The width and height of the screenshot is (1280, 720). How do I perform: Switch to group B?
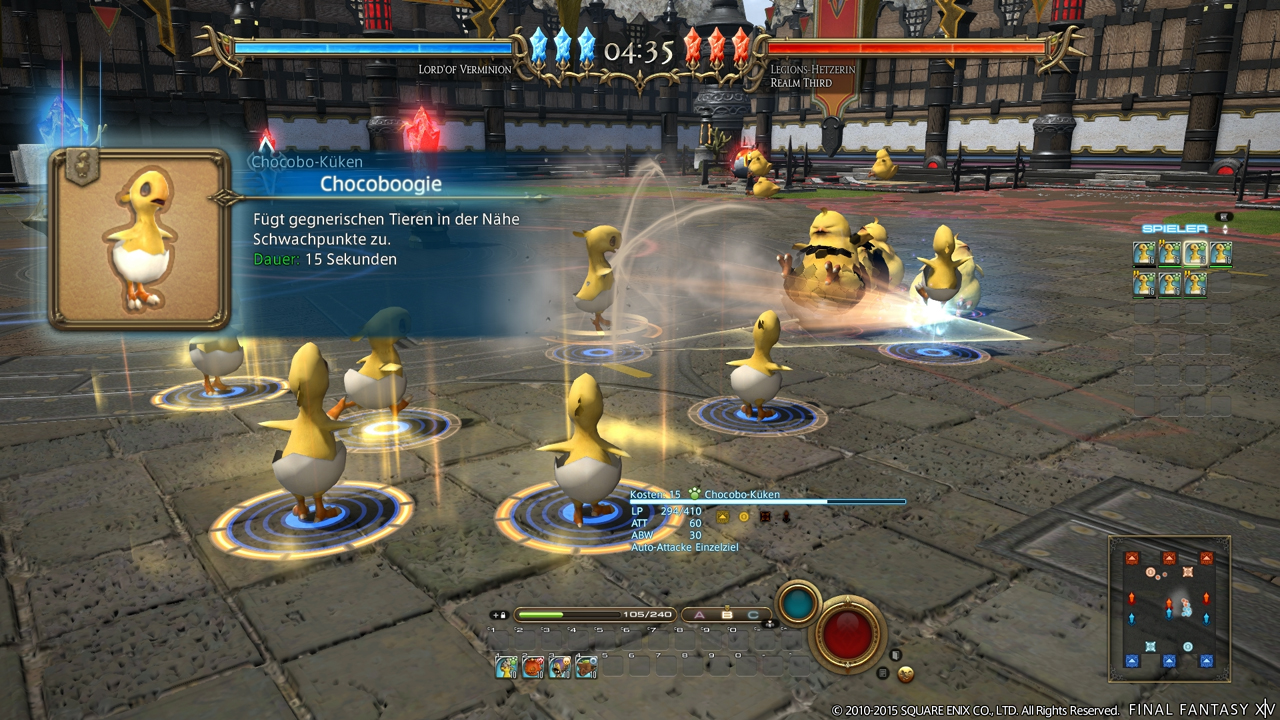point(727,615)
